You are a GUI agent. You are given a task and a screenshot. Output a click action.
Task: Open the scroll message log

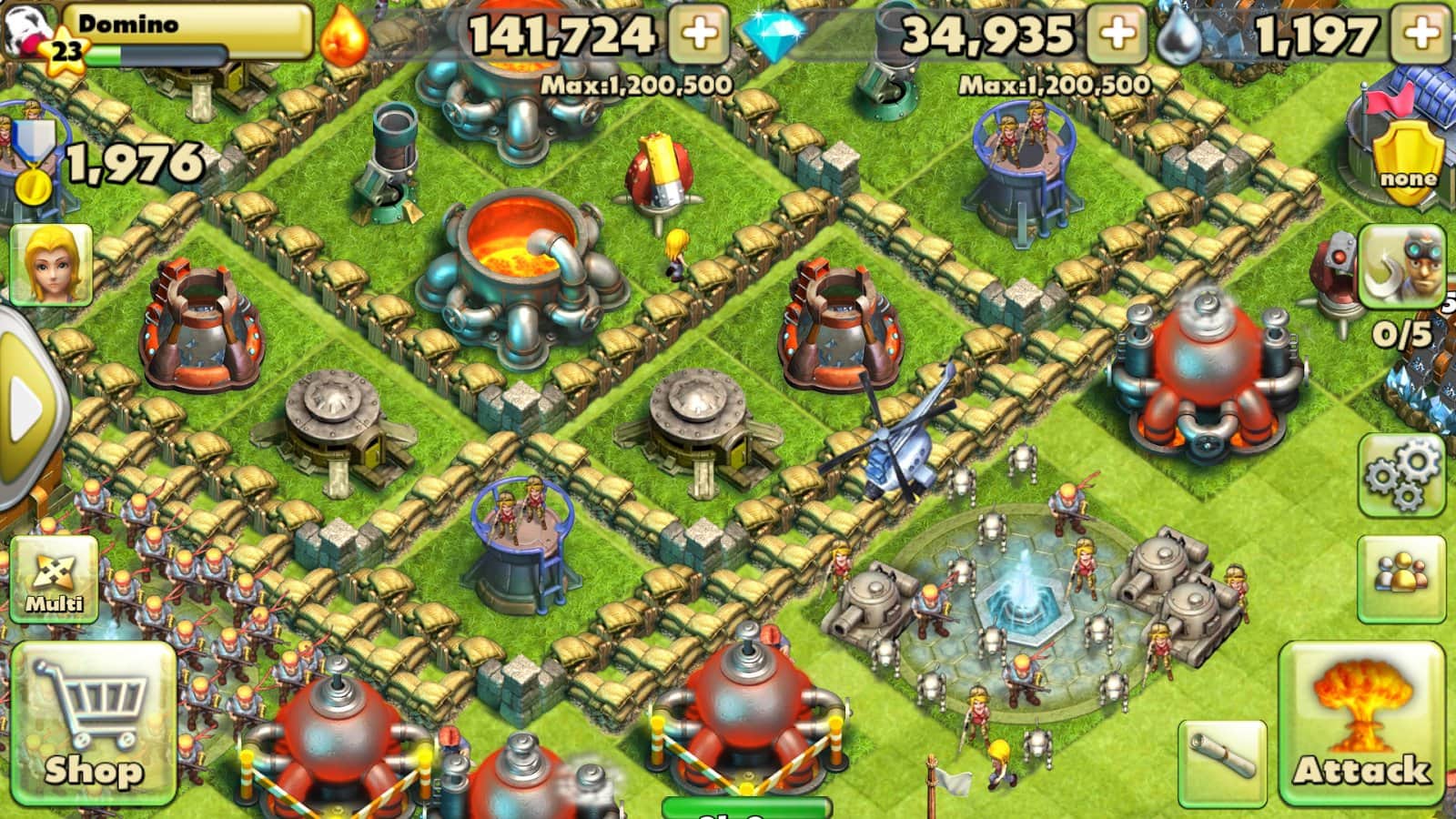click(x=1222, y=763)
